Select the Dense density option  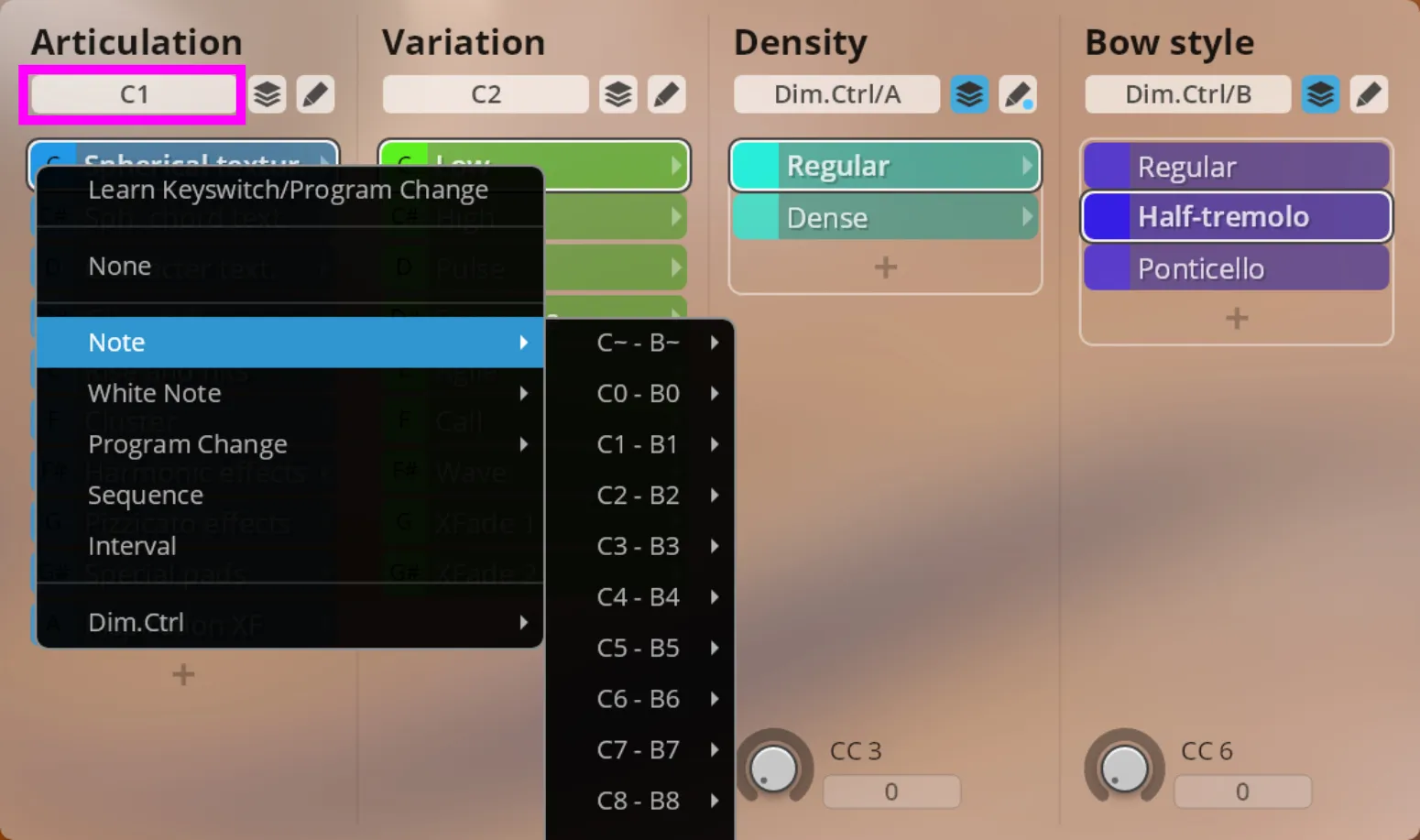(x=885, y=218)
